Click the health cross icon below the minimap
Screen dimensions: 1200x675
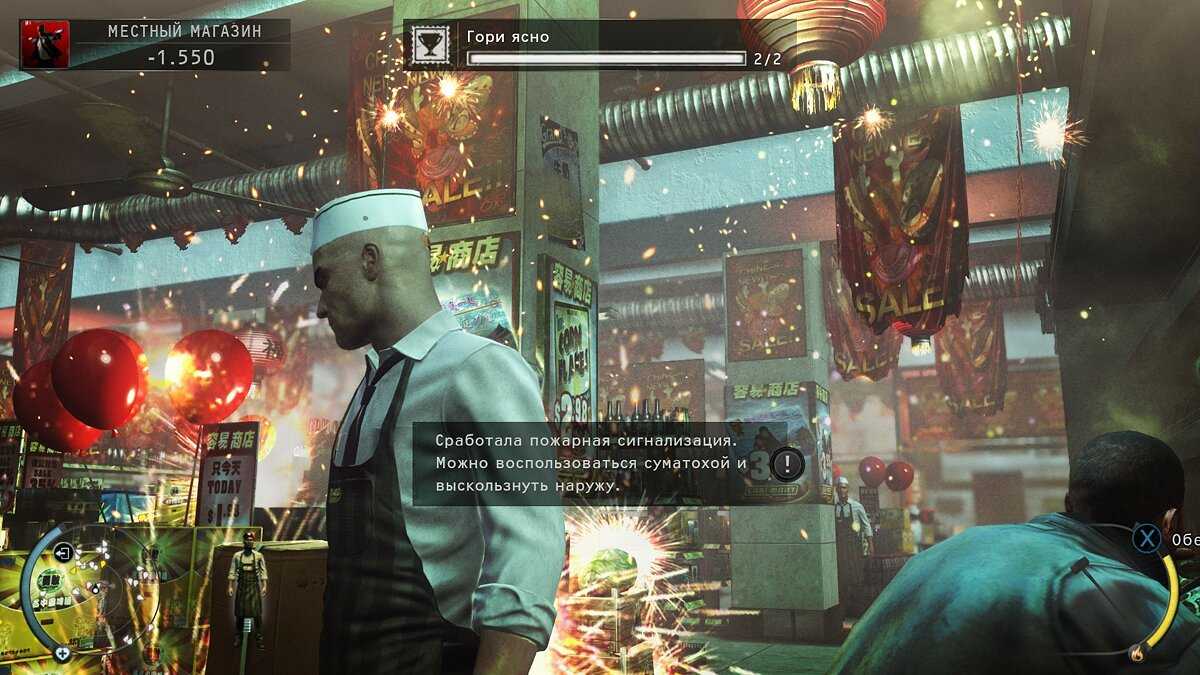pyautogui.click(x=62, y=654)
